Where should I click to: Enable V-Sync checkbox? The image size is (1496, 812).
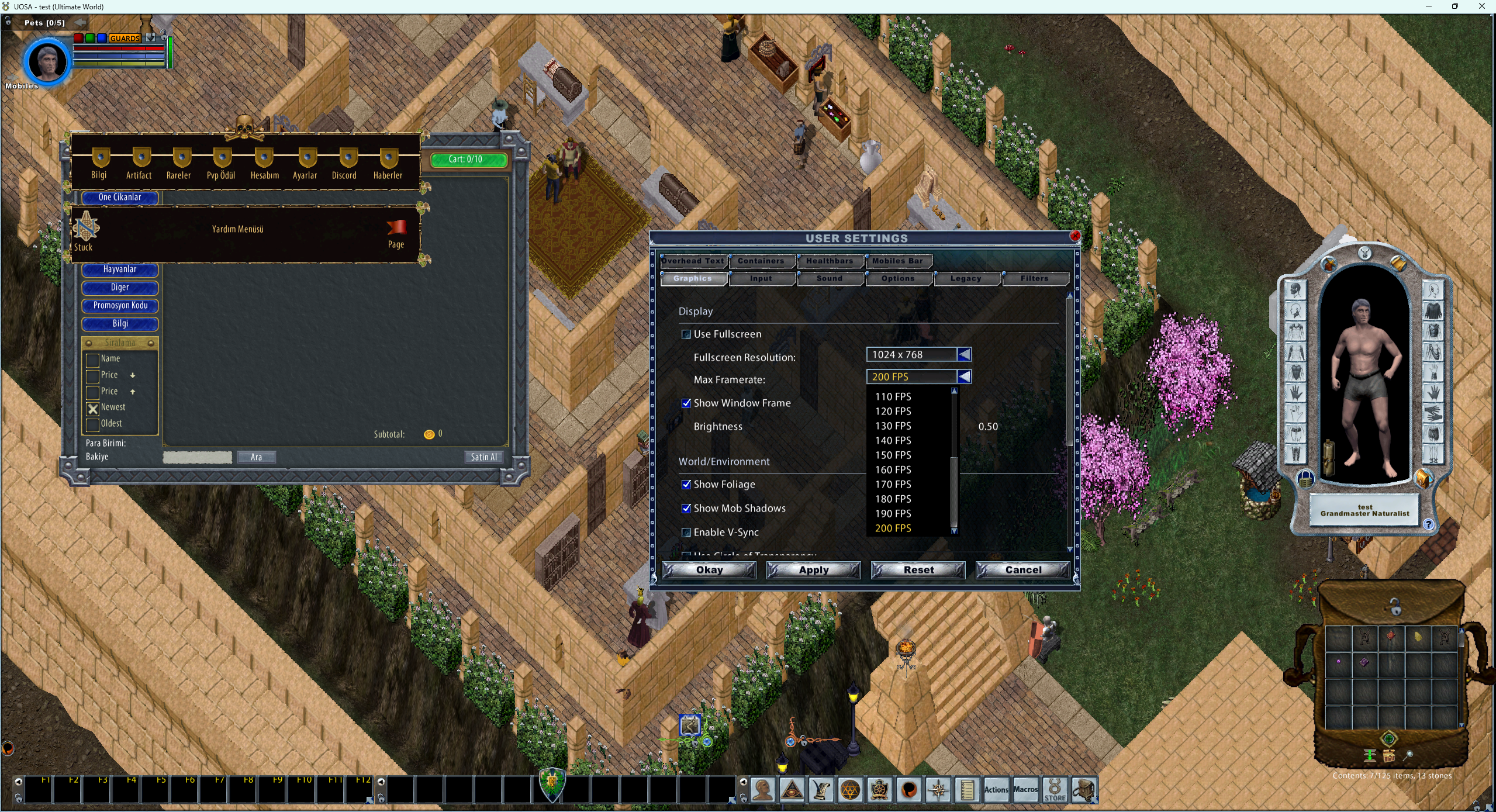[x=686, y=533]
